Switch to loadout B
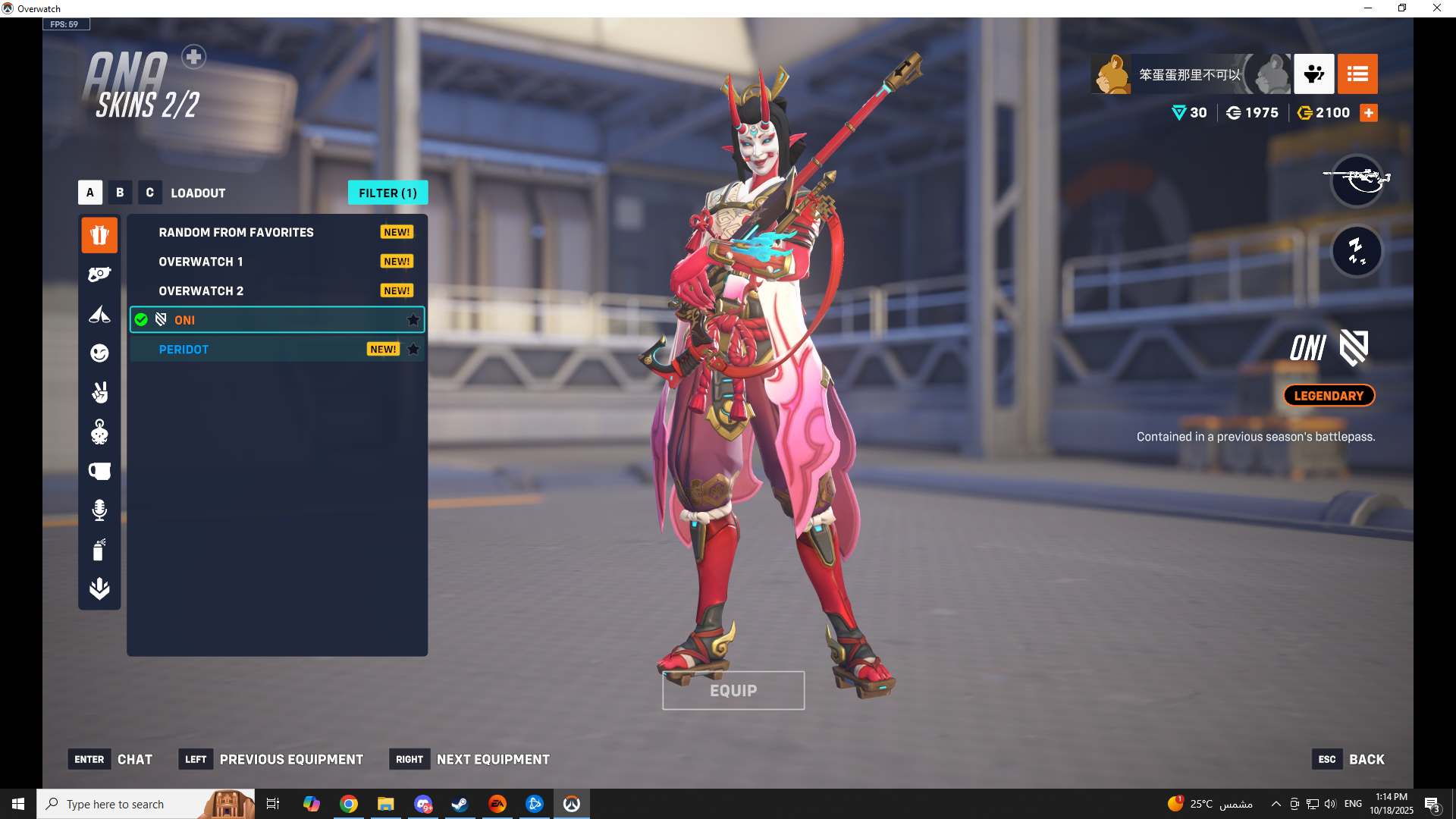 (120, 193)
